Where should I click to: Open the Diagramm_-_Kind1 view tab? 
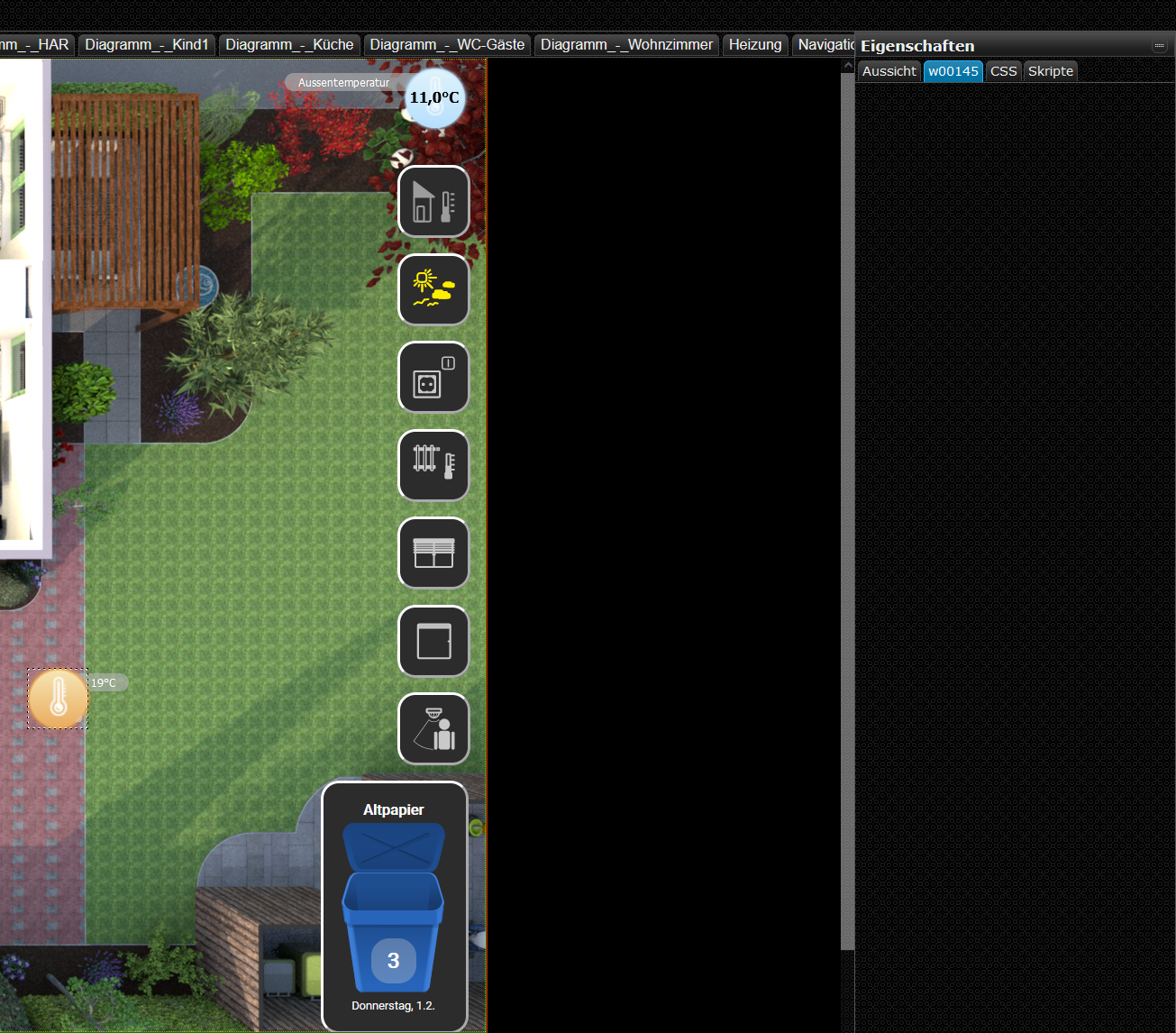pos(147,44)
